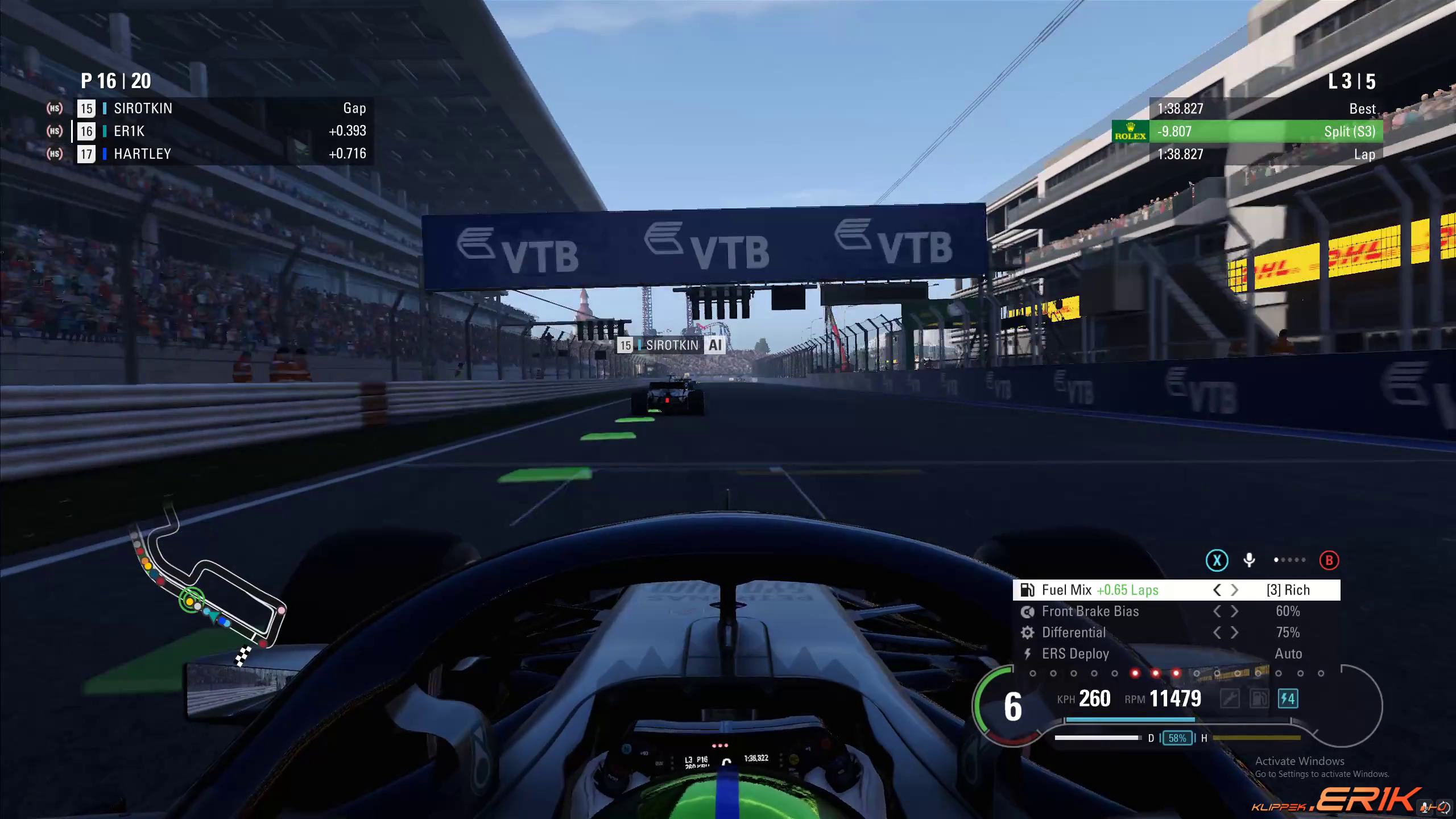Reduce Differential using its left arrow
1456x819 pixels.
[x=1217, y=632]
